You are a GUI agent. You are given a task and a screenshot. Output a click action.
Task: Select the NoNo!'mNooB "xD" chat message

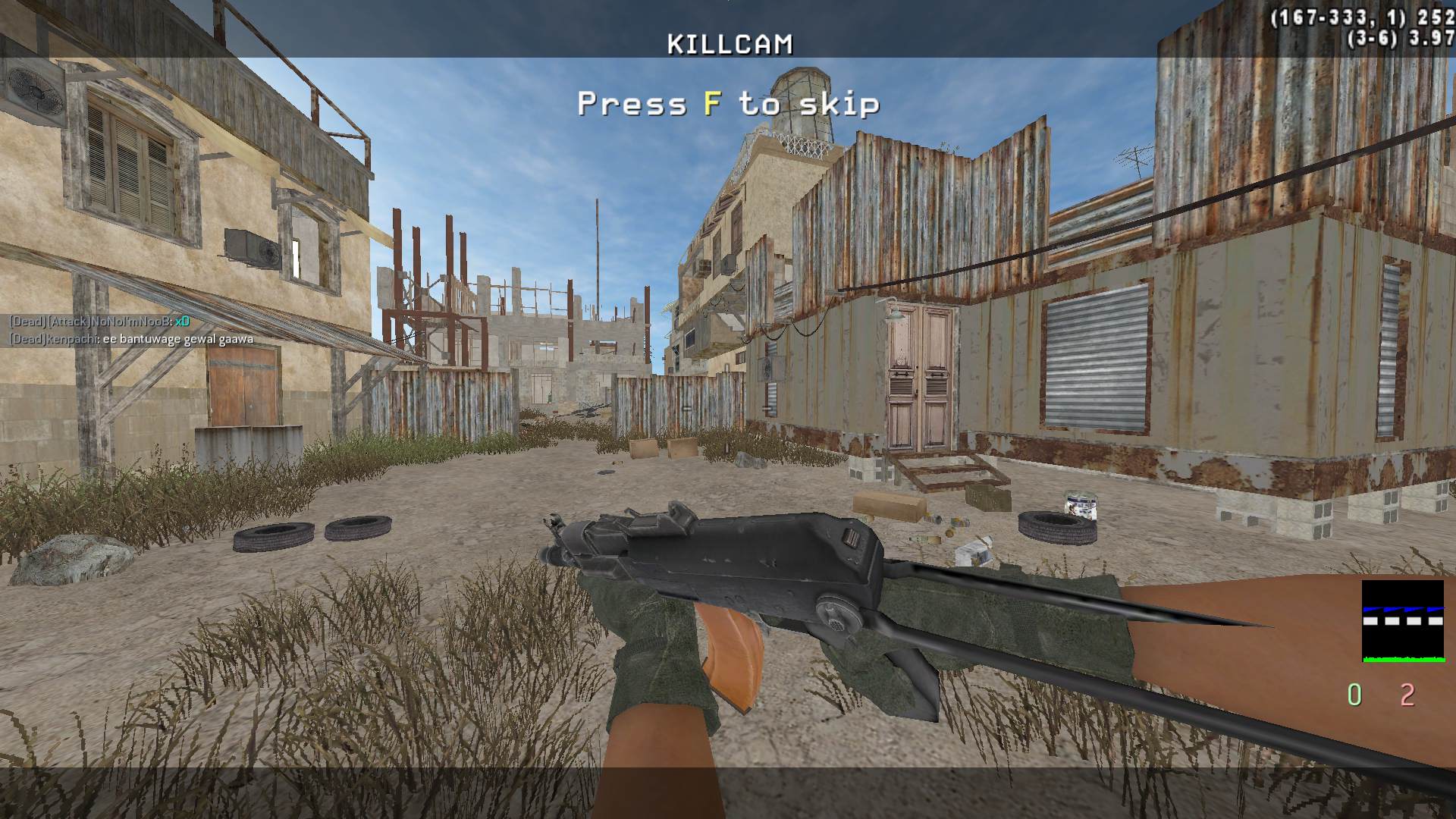pyautogui.click(x=99, y=322)
